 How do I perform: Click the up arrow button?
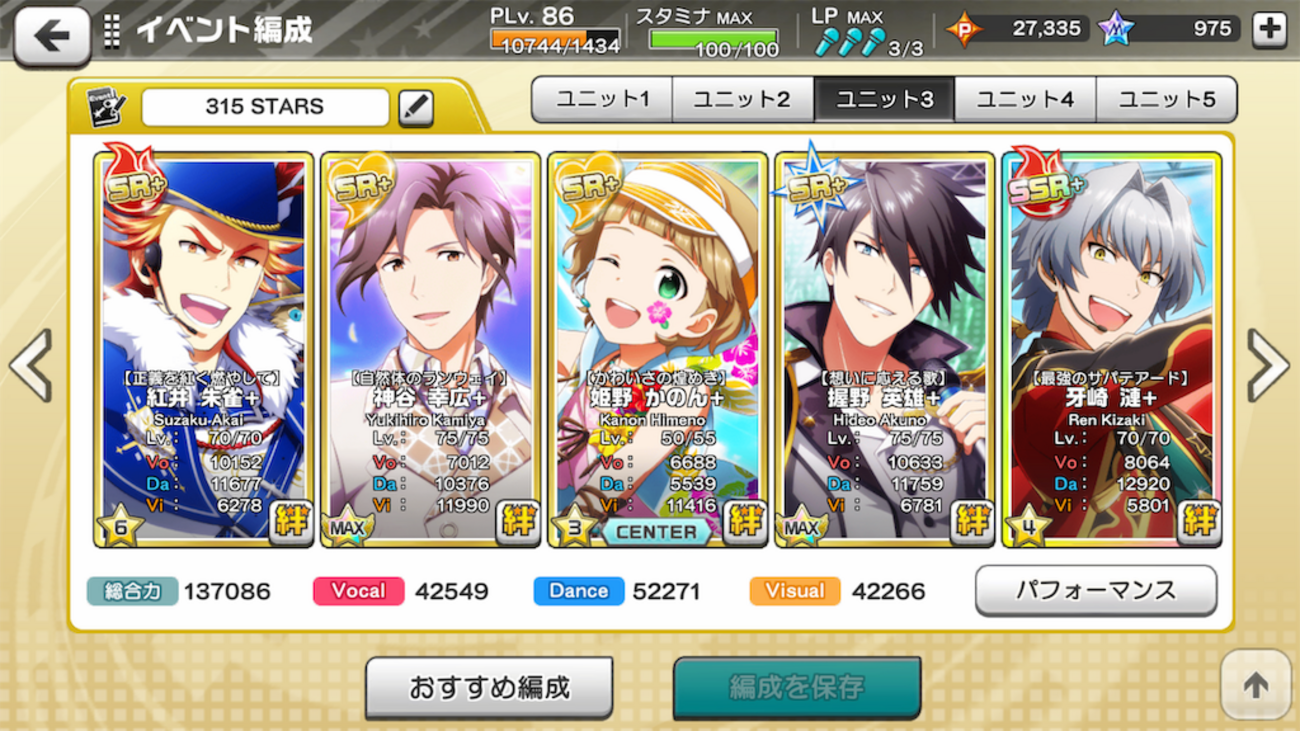click(x=1255, y=685)
